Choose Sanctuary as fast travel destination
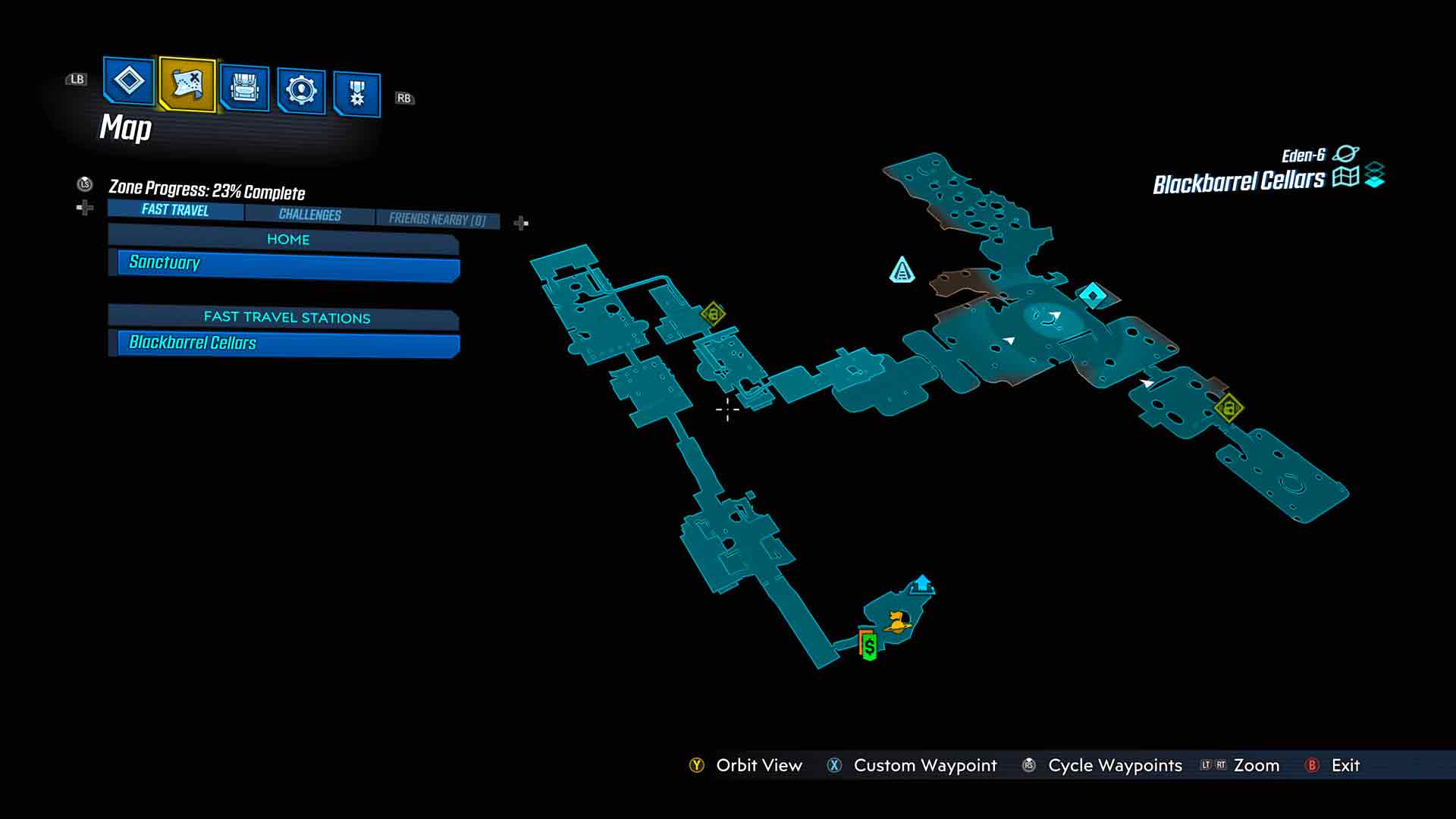The width and height of the screenshot is (1456, 819). [x=288, y=264]
